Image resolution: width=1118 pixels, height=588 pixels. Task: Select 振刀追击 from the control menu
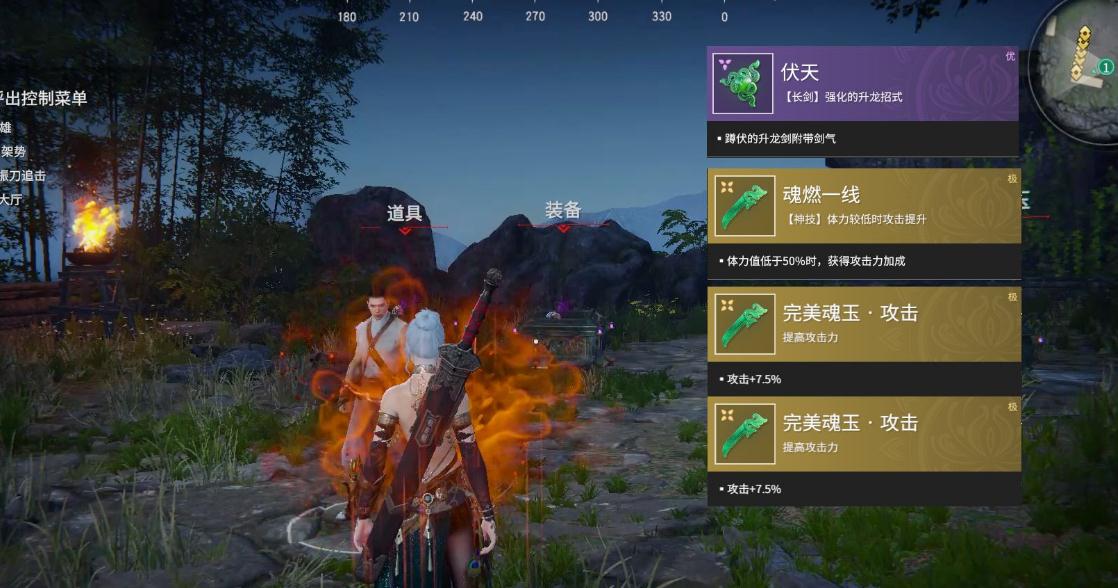(x=22, y=175)
